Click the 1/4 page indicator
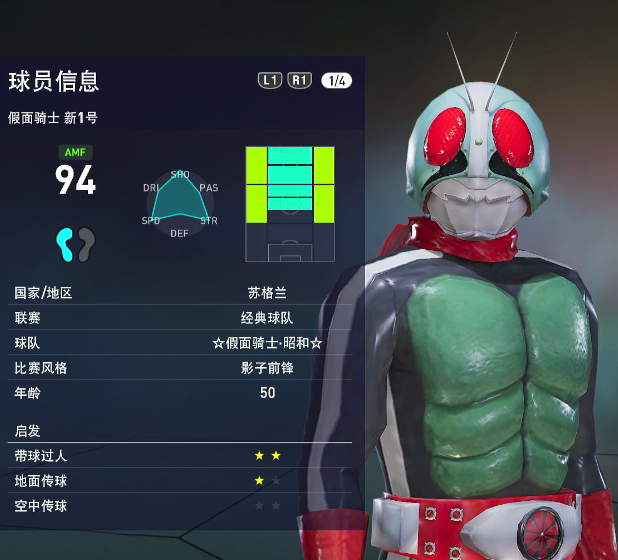The image size is (618, 560). (x=336, y=81)
